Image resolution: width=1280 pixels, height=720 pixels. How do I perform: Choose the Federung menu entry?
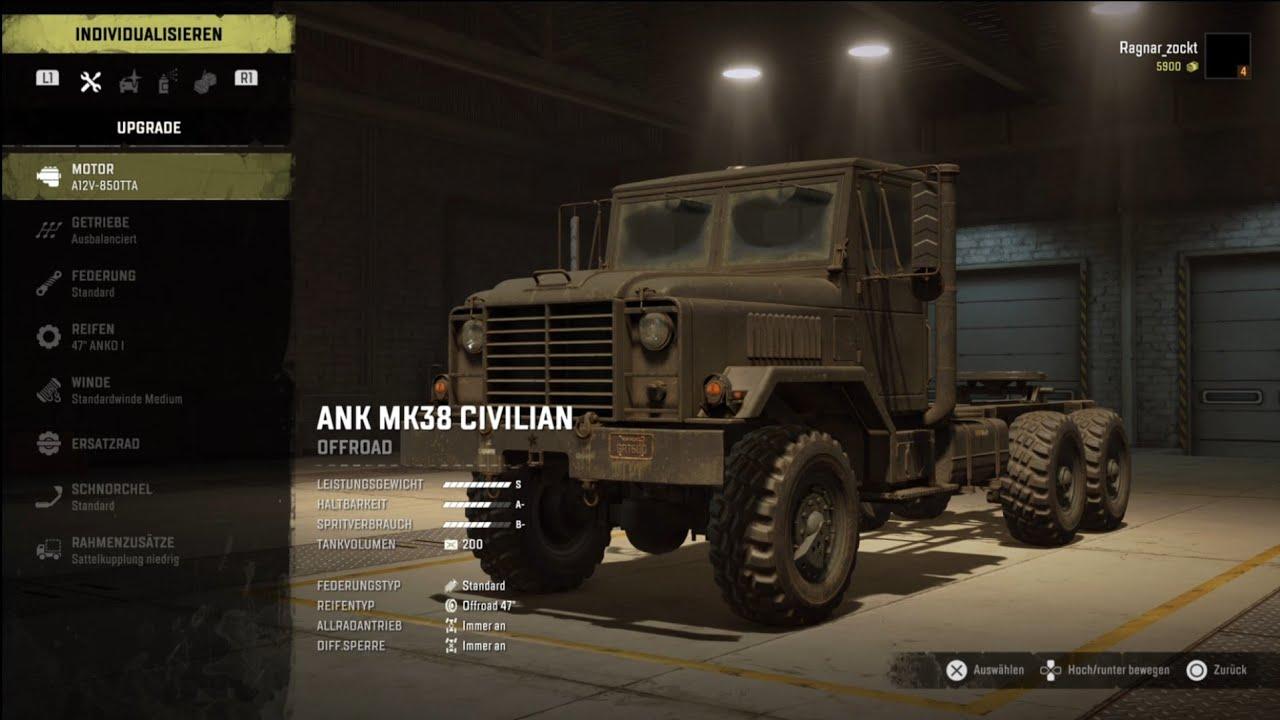coord(147,283)
